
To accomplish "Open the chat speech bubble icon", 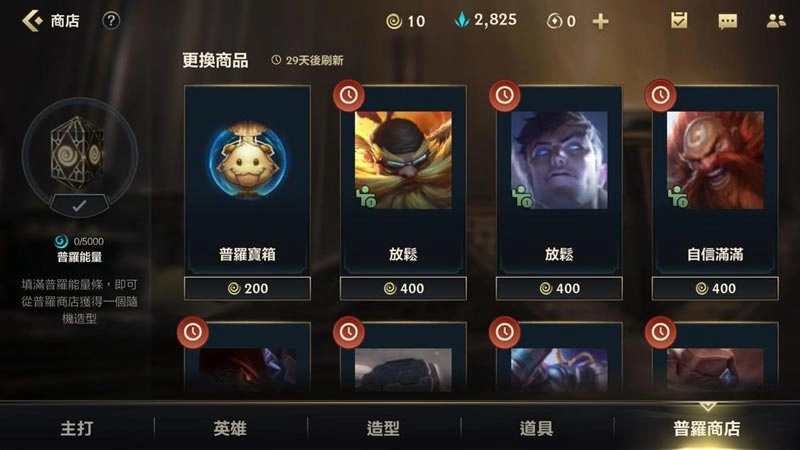I will [727, 21].
